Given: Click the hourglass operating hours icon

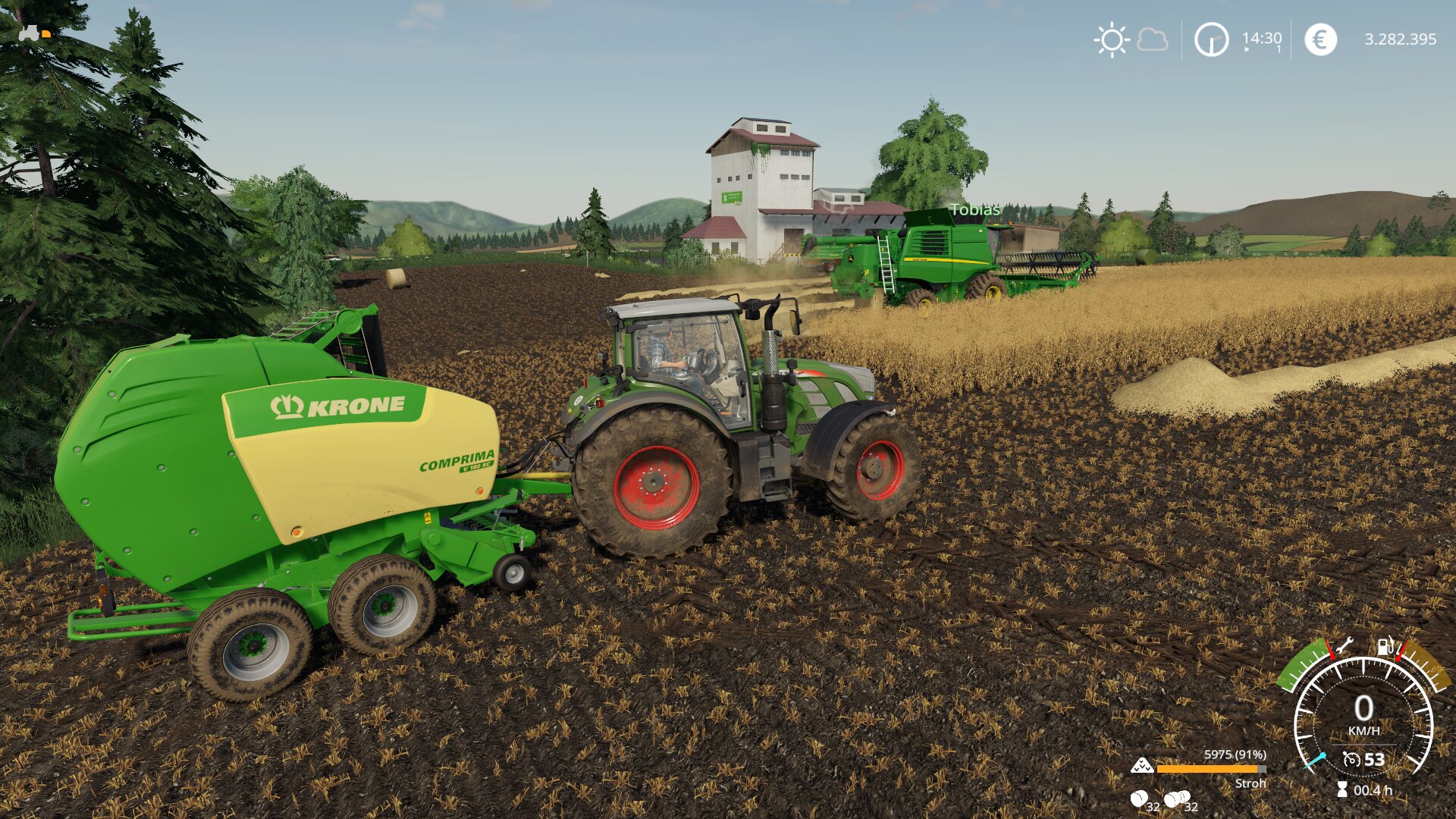Looking at the screenshot, I should point(1341,790).
